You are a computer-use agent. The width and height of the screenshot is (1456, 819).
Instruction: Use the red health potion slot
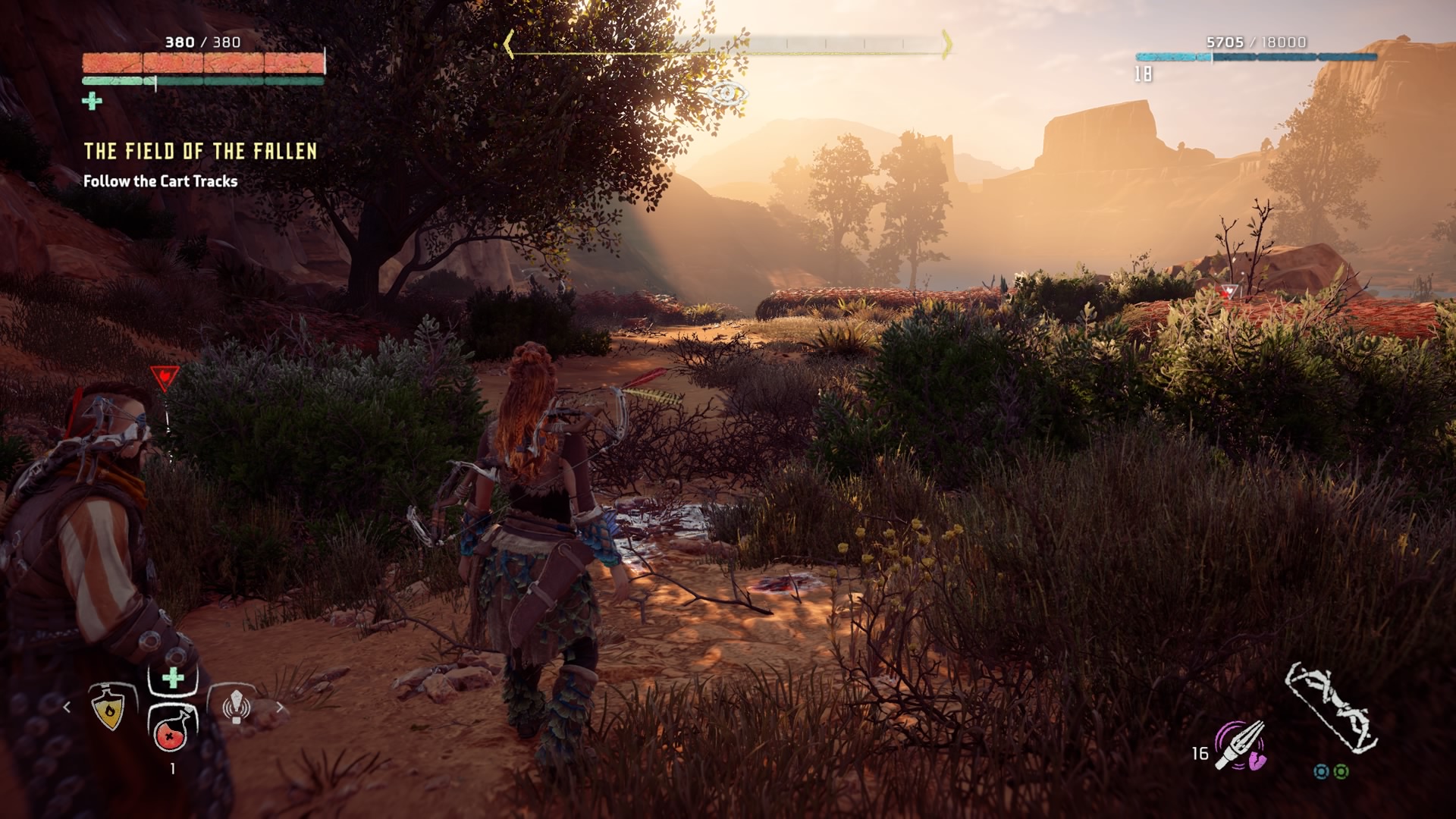172,731
